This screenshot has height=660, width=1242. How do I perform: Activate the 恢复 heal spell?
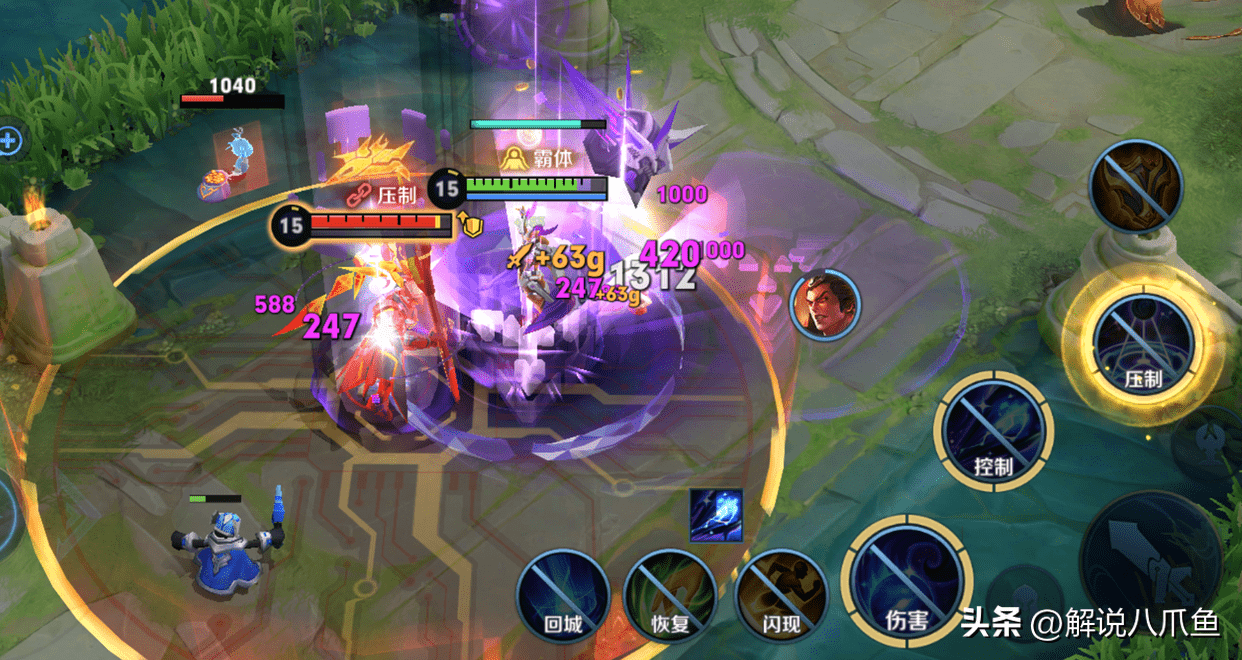click(669, 596)
